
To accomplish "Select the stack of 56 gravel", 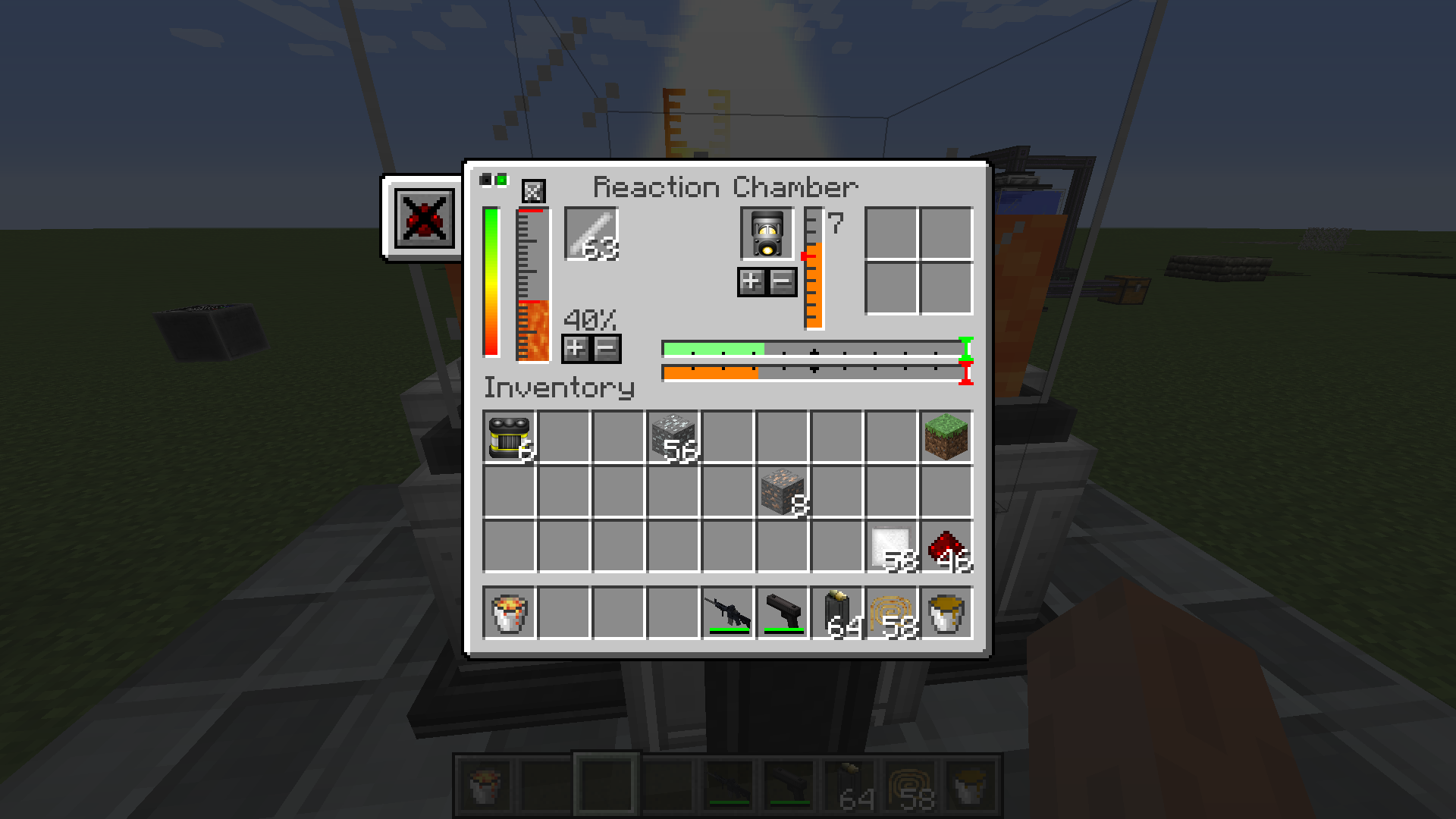I will point(673,438).
